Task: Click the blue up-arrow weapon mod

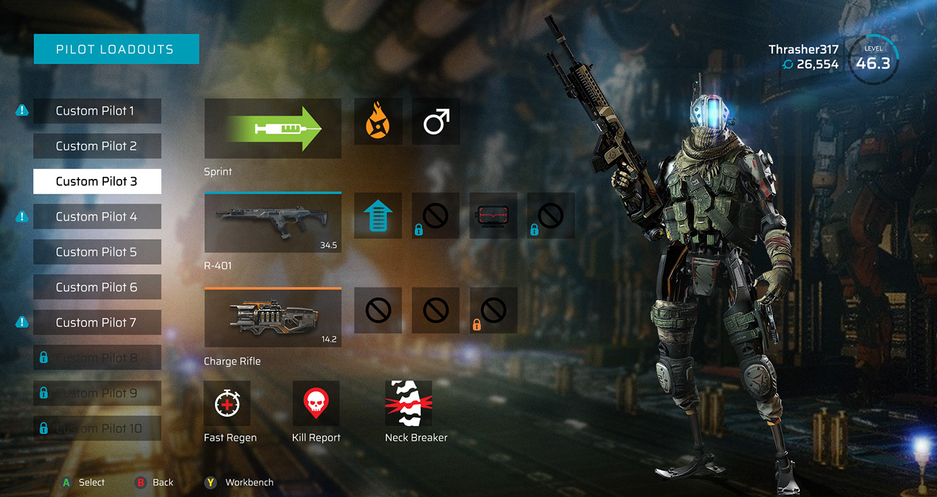Action: click(378, 216)
